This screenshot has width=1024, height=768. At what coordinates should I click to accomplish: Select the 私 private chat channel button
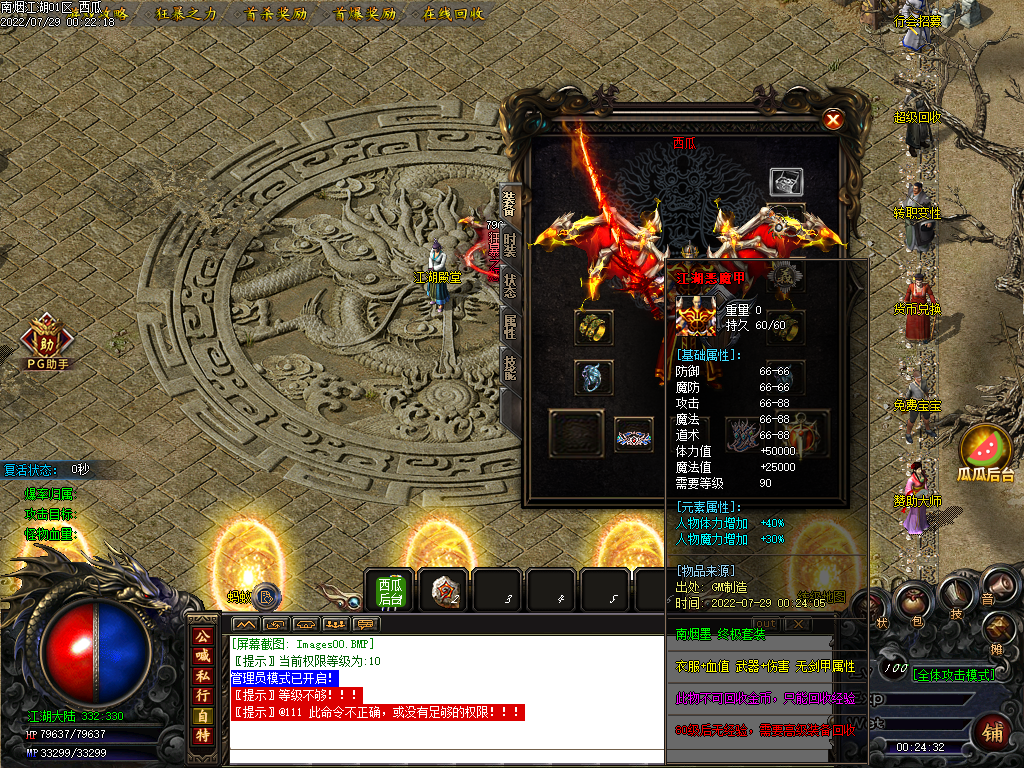[x=202, y=675]
